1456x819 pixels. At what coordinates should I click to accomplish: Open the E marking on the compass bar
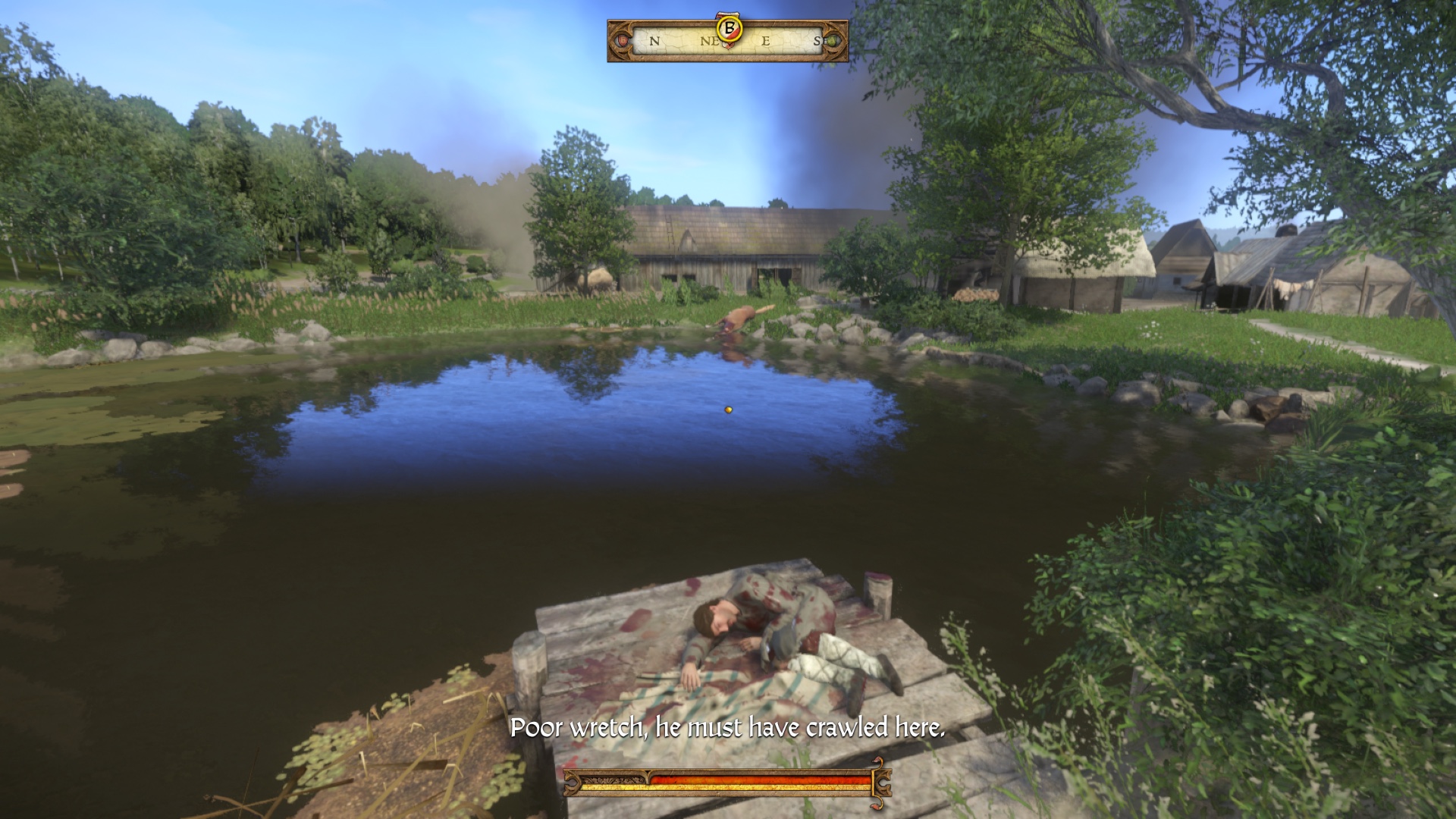(x=766, y=40)
